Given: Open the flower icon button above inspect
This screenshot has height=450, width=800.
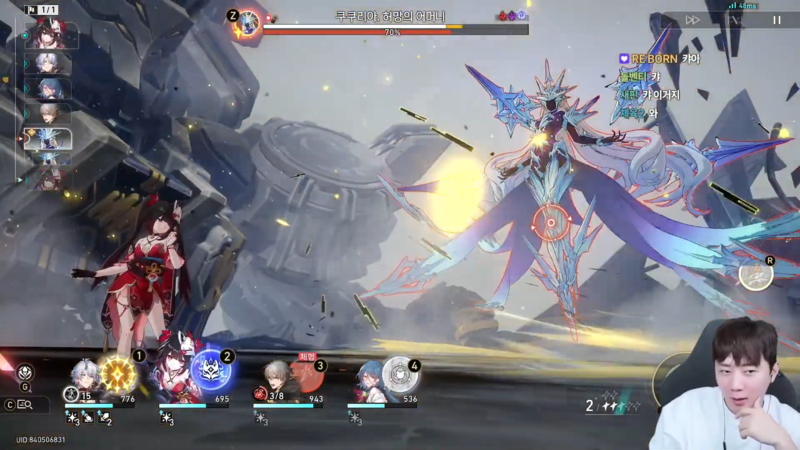Looking at the screenshot, I should click(25, 372).
